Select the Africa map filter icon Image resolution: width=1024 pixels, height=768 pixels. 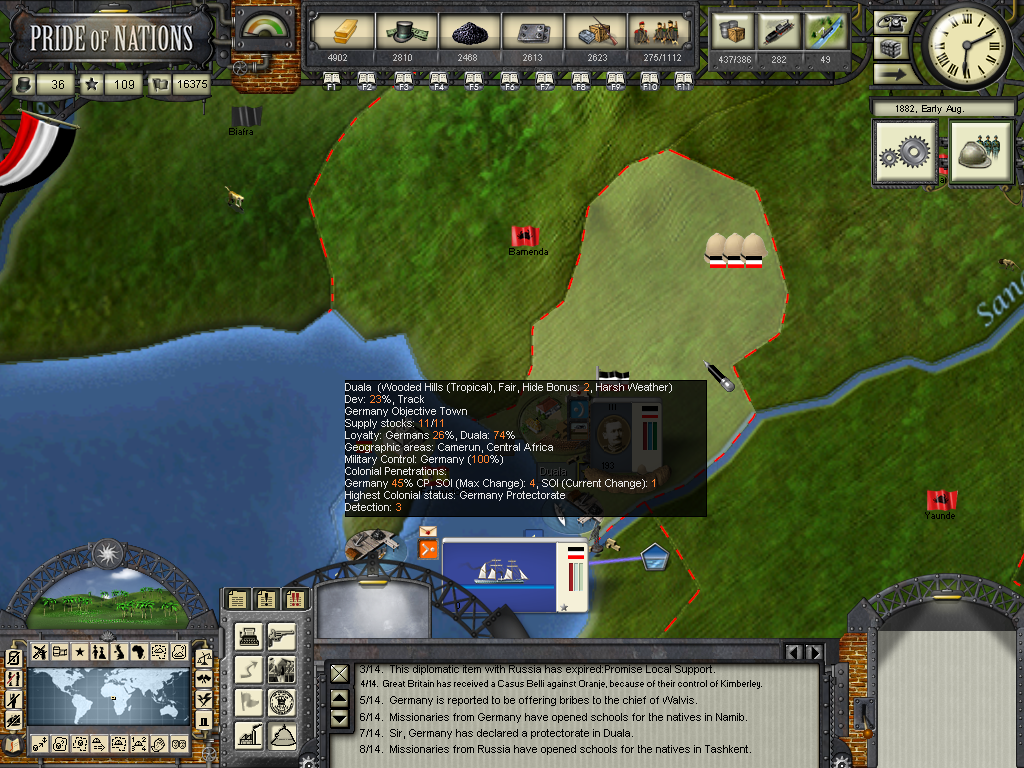[x=137, y=652]
